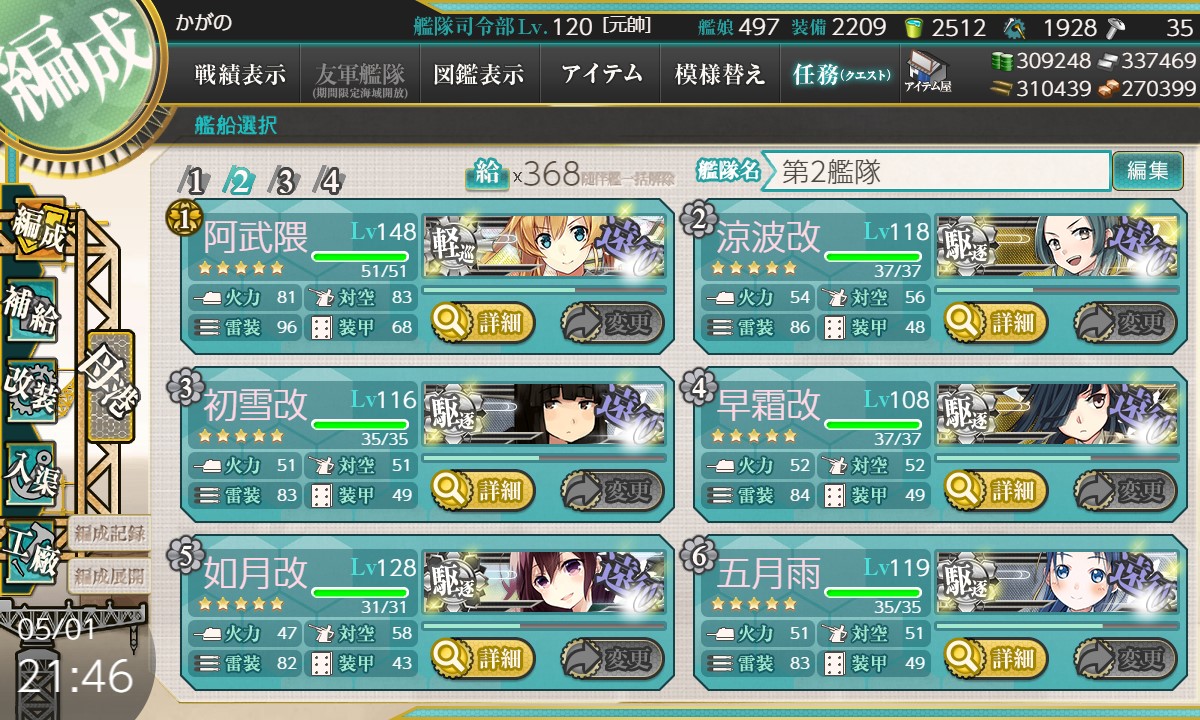Image resolution: width=1200 pixels, height=720 pixels.
Task: View 詳細 details for 初雪改
Action: (484, 490)
